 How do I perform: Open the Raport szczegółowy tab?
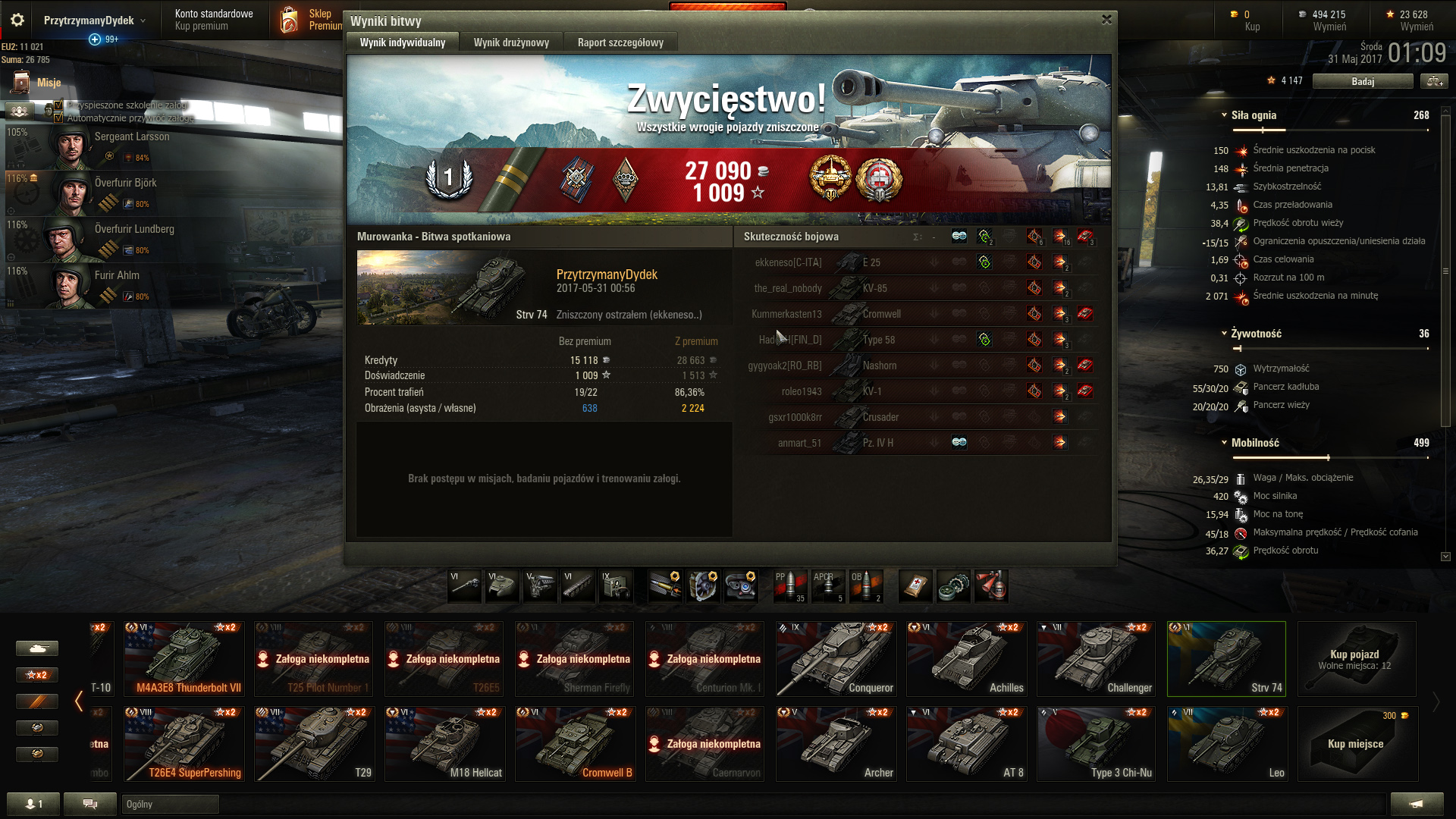click(620, 42)
